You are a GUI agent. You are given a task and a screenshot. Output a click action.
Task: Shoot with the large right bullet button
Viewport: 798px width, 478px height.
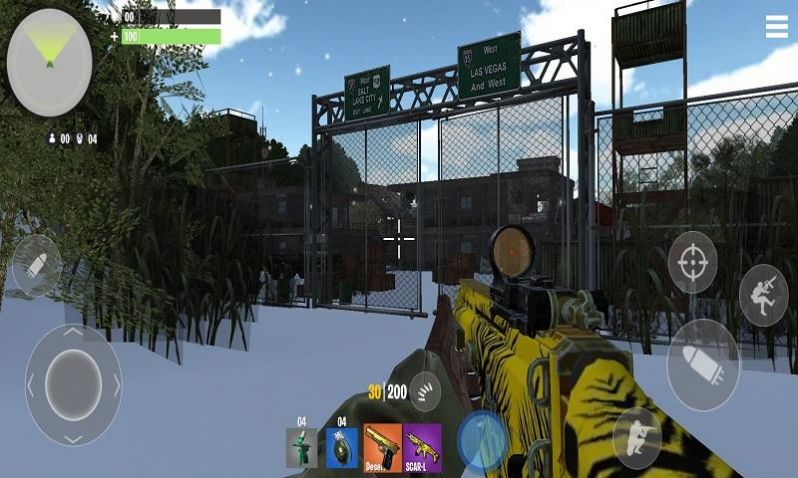pyautogui.click(x=703, y=364)
